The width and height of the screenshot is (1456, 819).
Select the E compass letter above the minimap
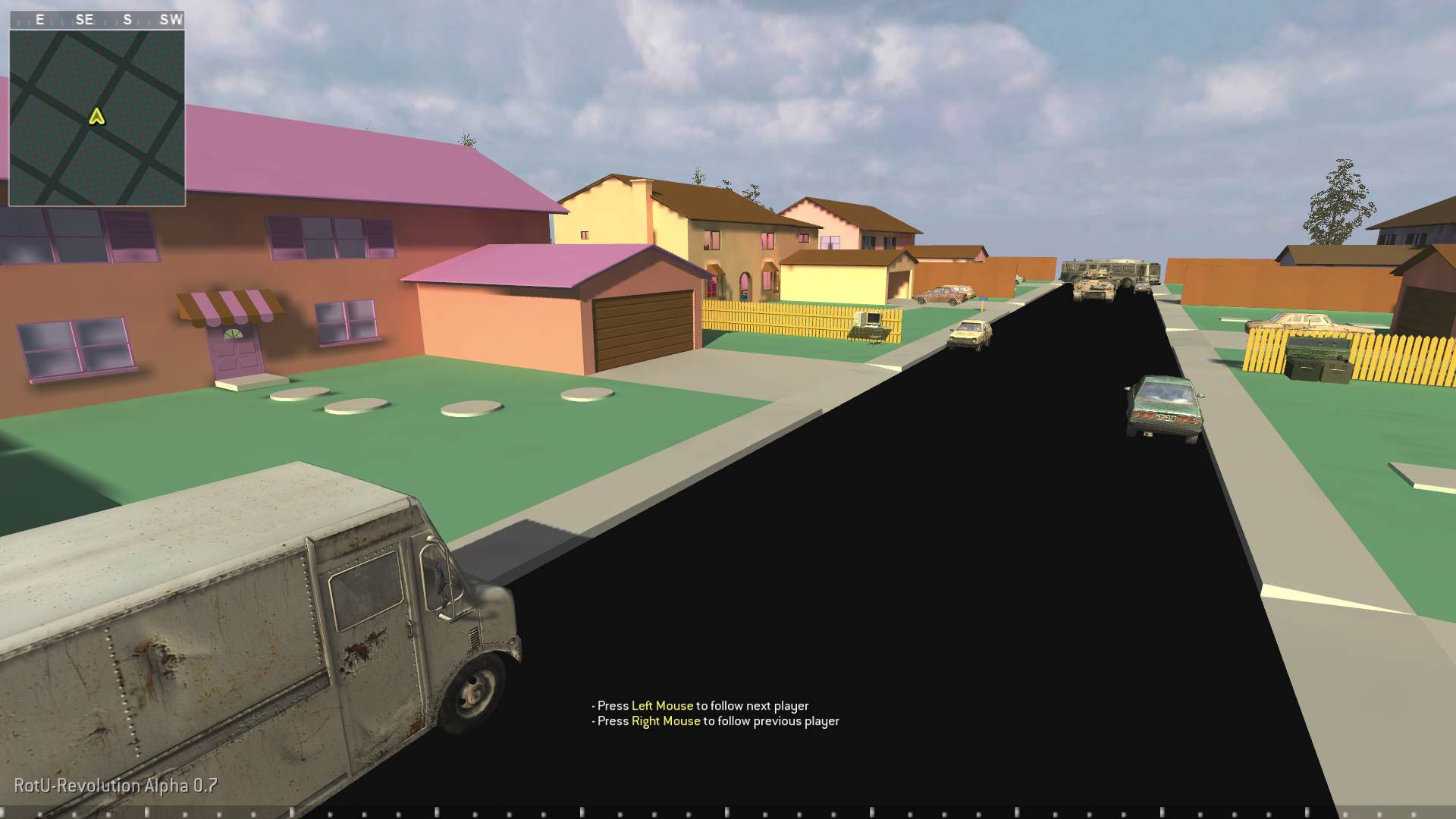(x=39, y=20)
